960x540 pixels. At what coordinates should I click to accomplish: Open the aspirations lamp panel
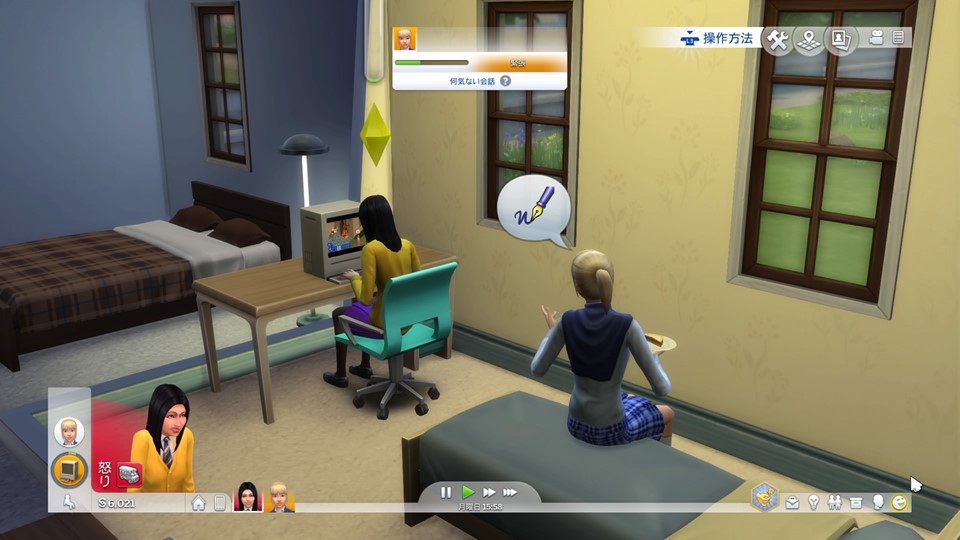click(813, 502)
